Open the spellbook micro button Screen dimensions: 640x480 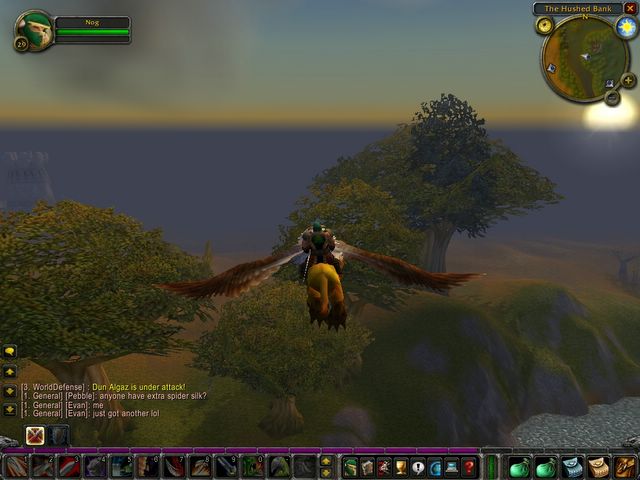367,466
